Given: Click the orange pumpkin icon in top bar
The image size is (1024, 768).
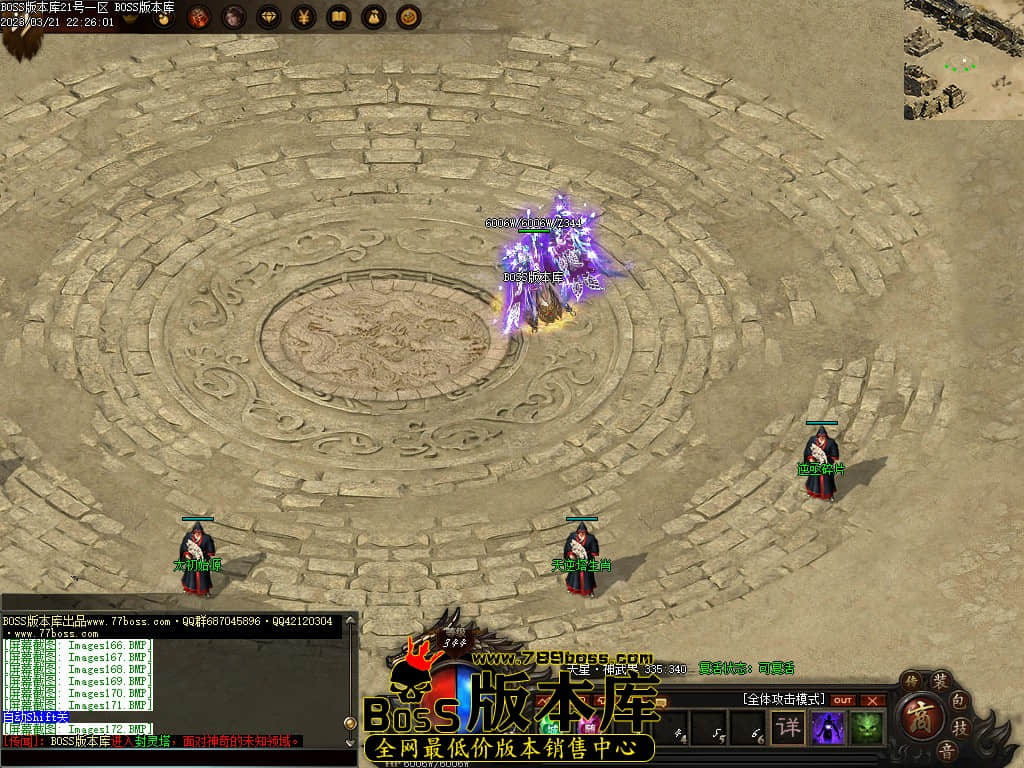Looking at the screenshot, I should pyautogui.click(x=408, y=17).
